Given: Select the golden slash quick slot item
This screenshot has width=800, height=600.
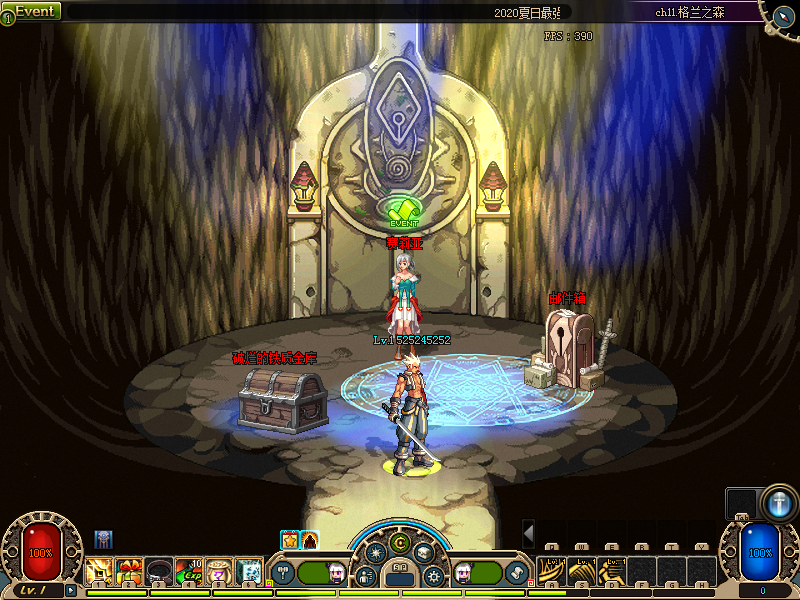Looking at the screenshot, I should 99,571.
